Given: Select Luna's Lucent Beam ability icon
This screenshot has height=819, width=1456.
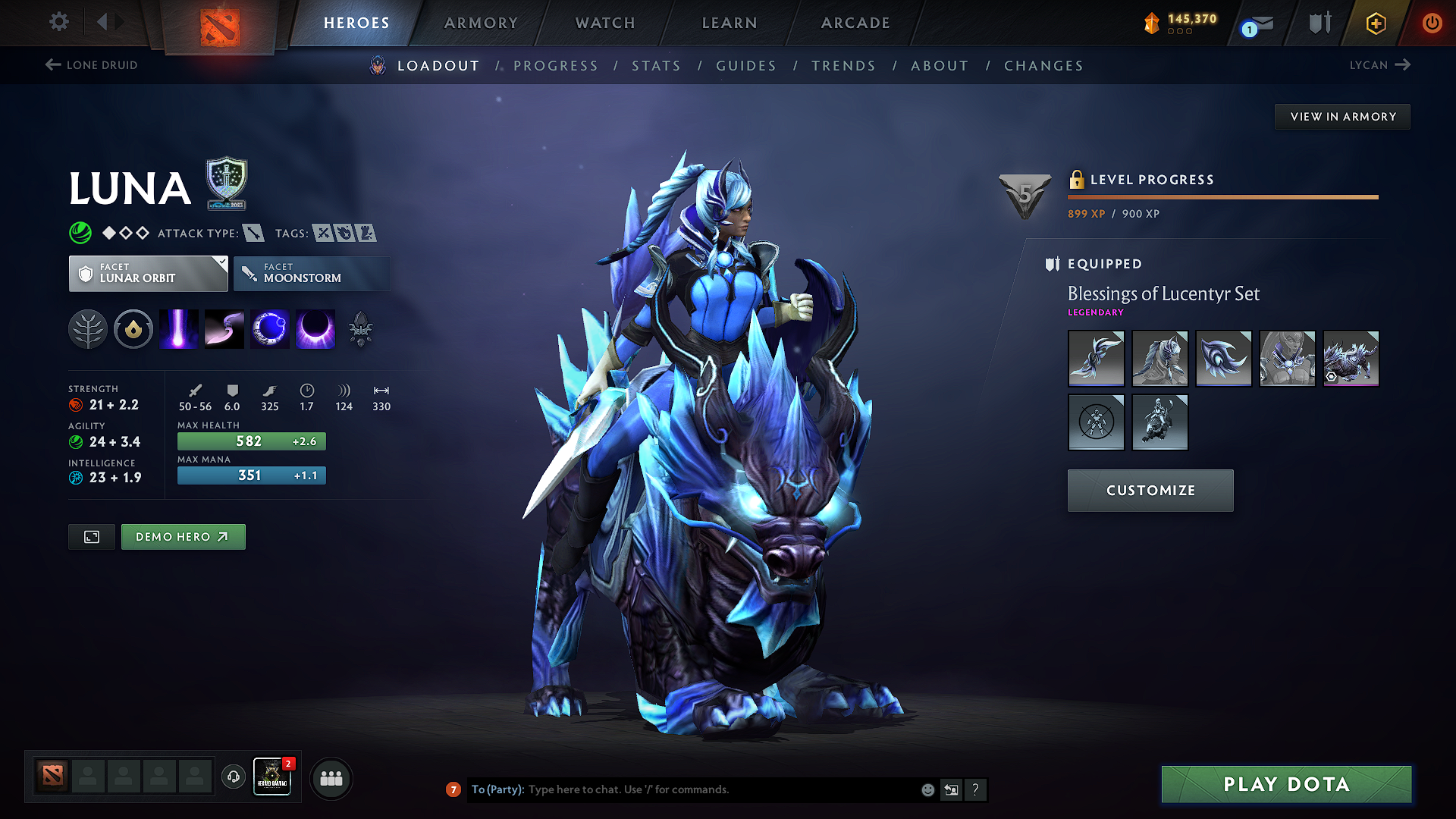Looking at the screenshot, I should (x=178, y=328).
